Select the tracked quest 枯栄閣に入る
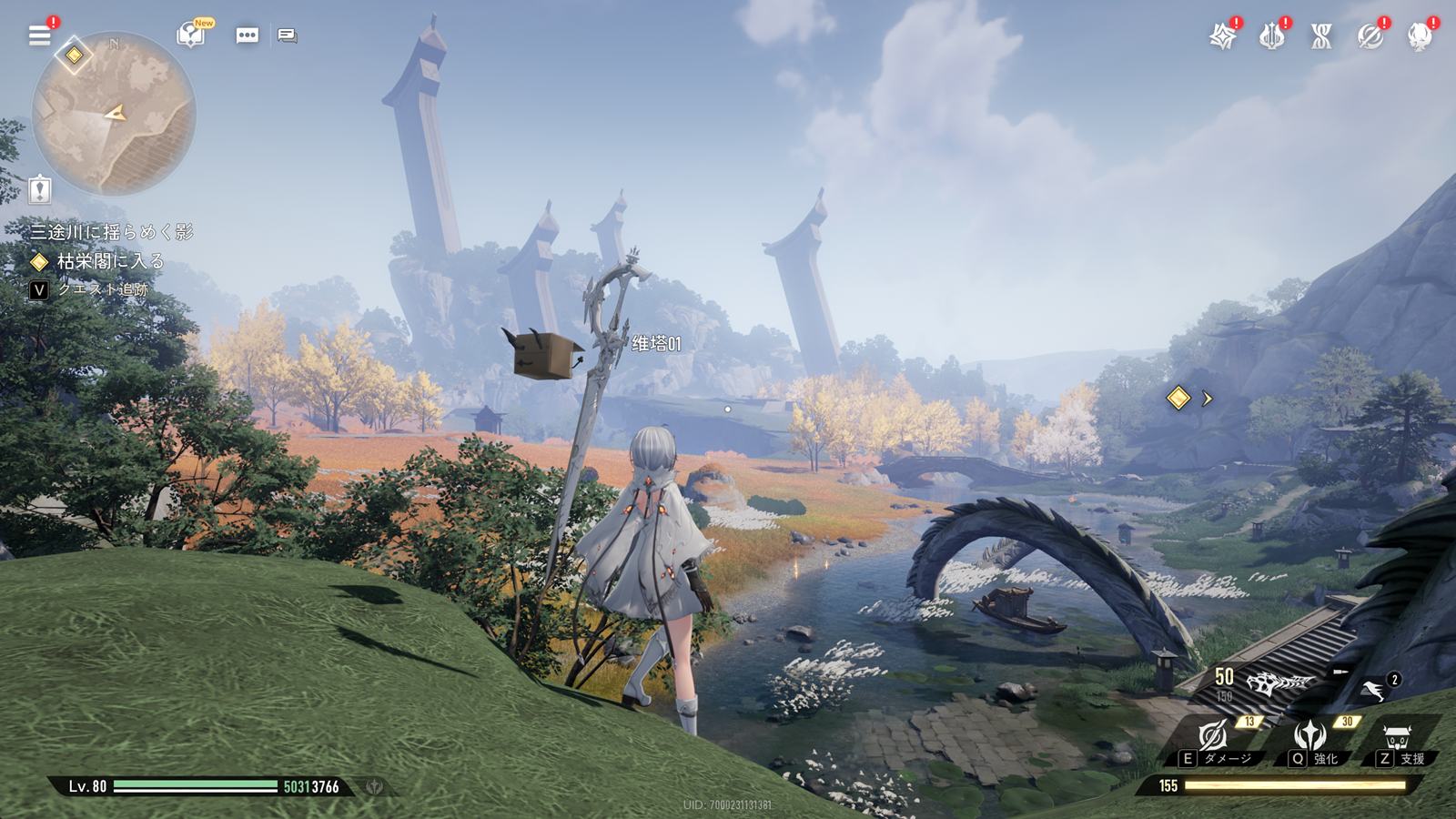 coord(109,262)
